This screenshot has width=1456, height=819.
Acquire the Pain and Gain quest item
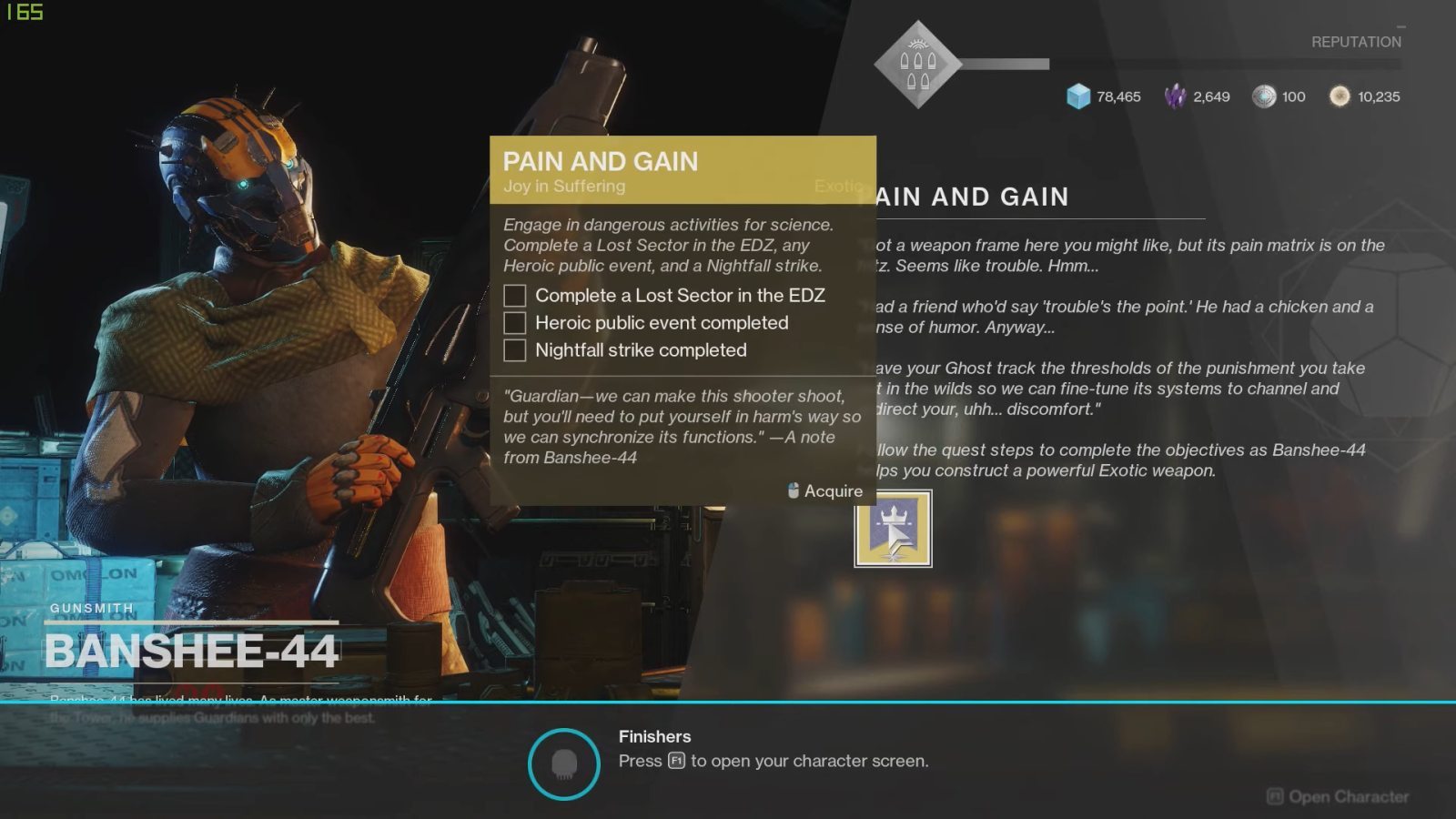[893, 529]
